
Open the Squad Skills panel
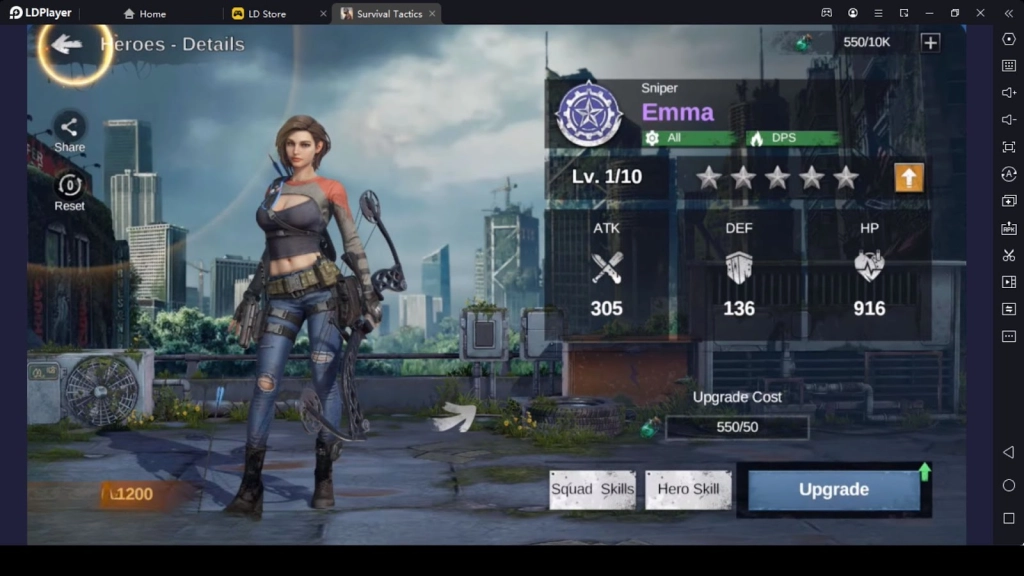(592, 490)
